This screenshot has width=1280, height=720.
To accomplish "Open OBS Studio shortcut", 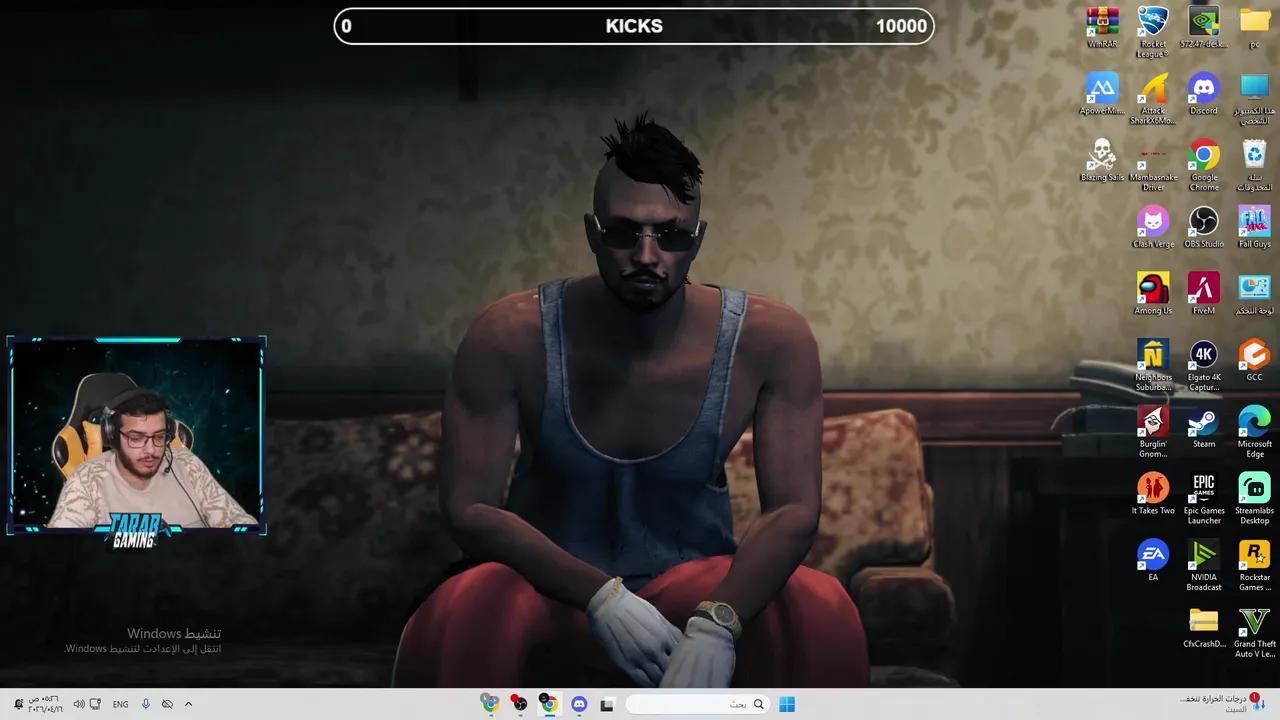I will click(1203, 222).
